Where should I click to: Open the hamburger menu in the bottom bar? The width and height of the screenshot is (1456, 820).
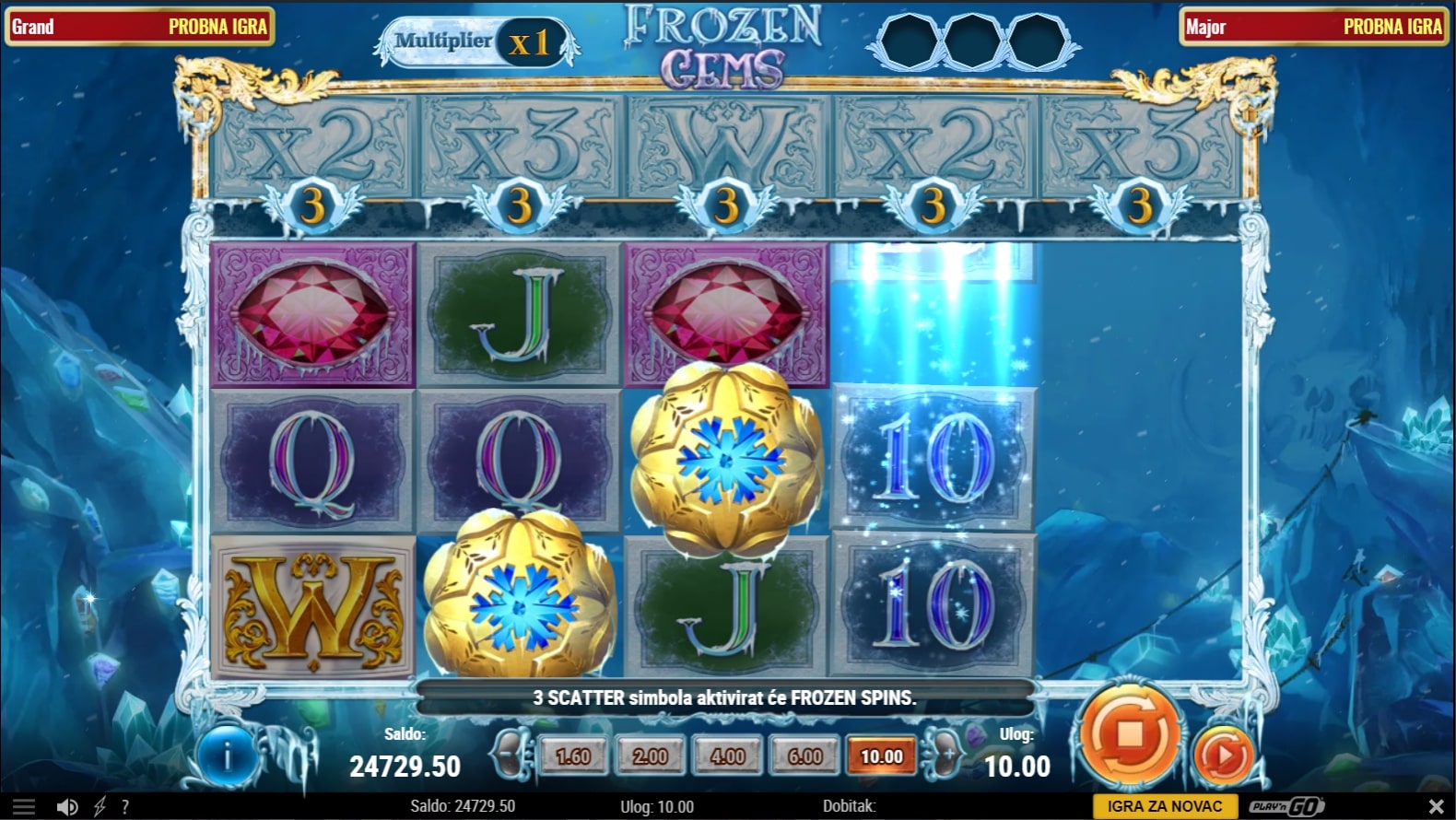tap(24, 807)
